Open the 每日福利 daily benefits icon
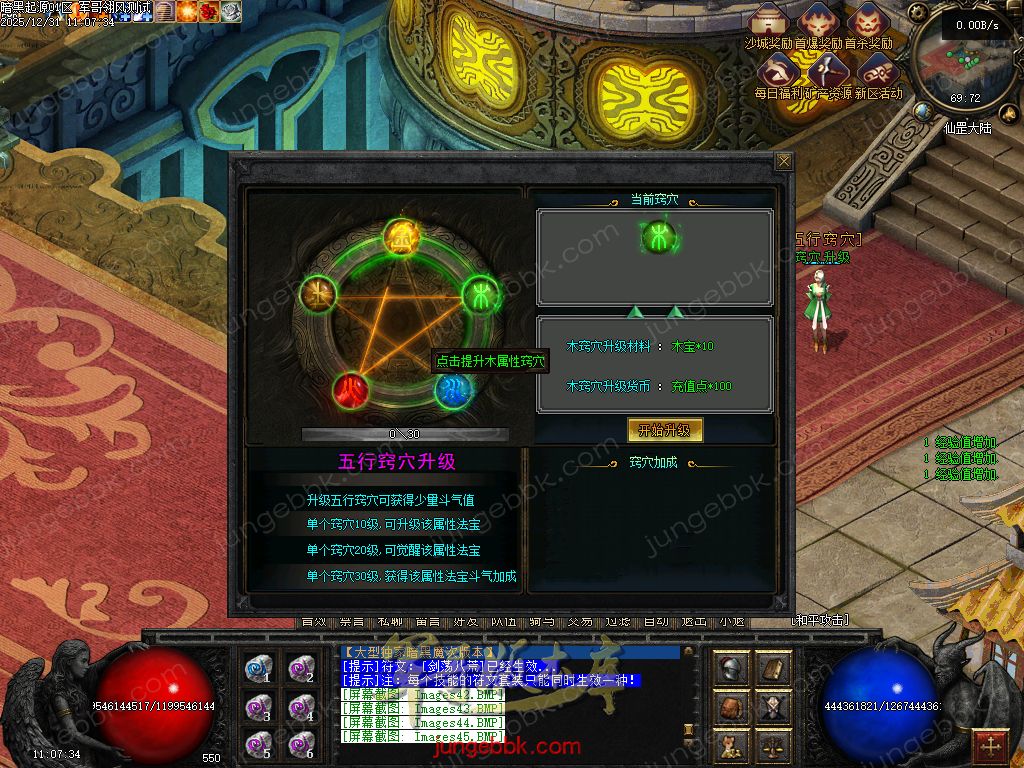1024x768 pixels. tap(777, 71)
